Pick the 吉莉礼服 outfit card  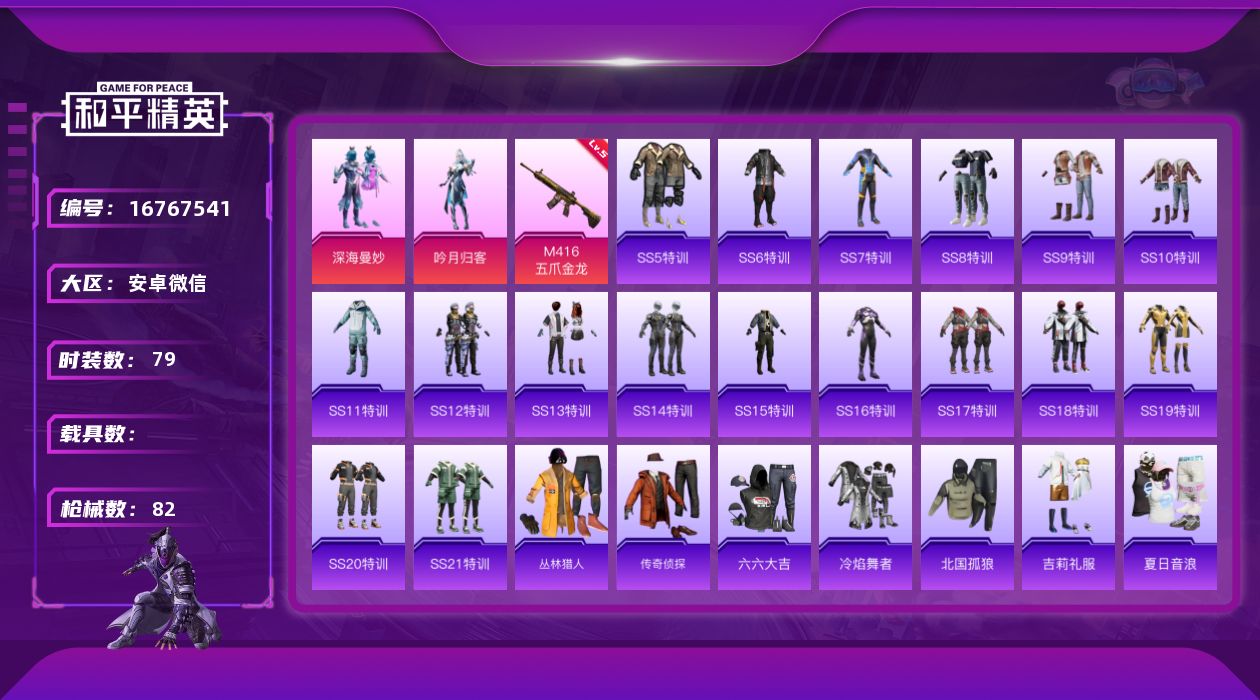(x=1068, y=517)
